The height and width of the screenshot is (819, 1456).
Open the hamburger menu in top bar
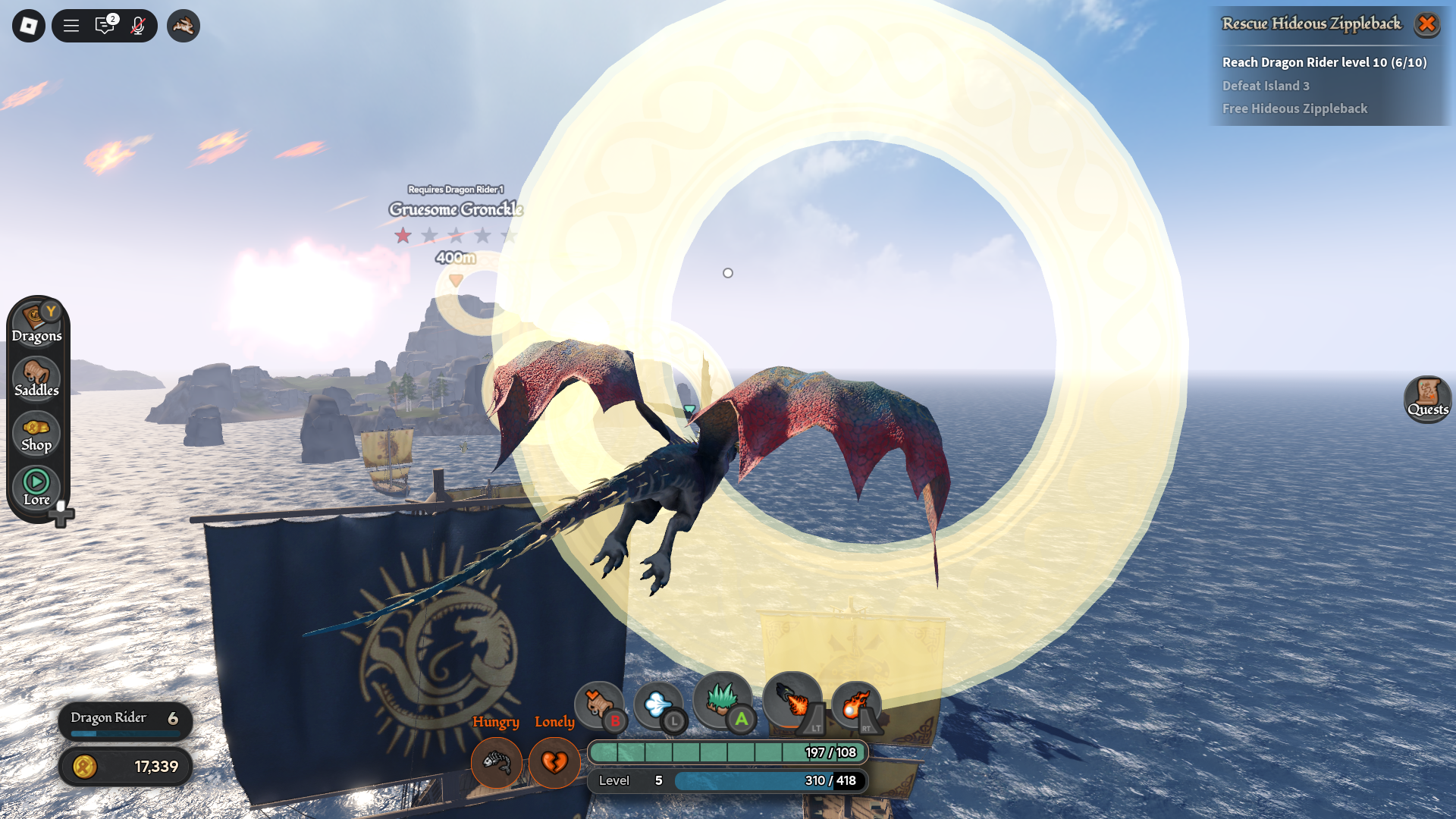click(x=71, y=26)
